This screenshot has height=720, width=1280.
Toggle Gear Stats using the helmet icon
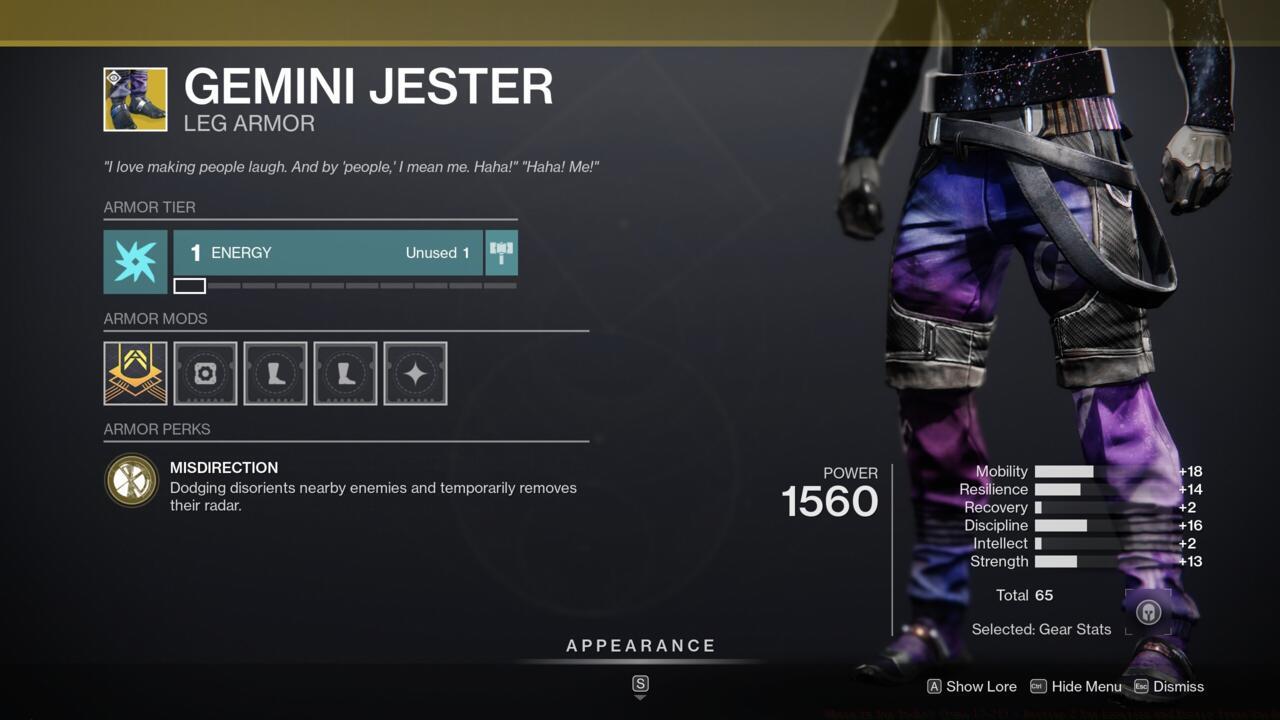click(x=1148, y=611)
